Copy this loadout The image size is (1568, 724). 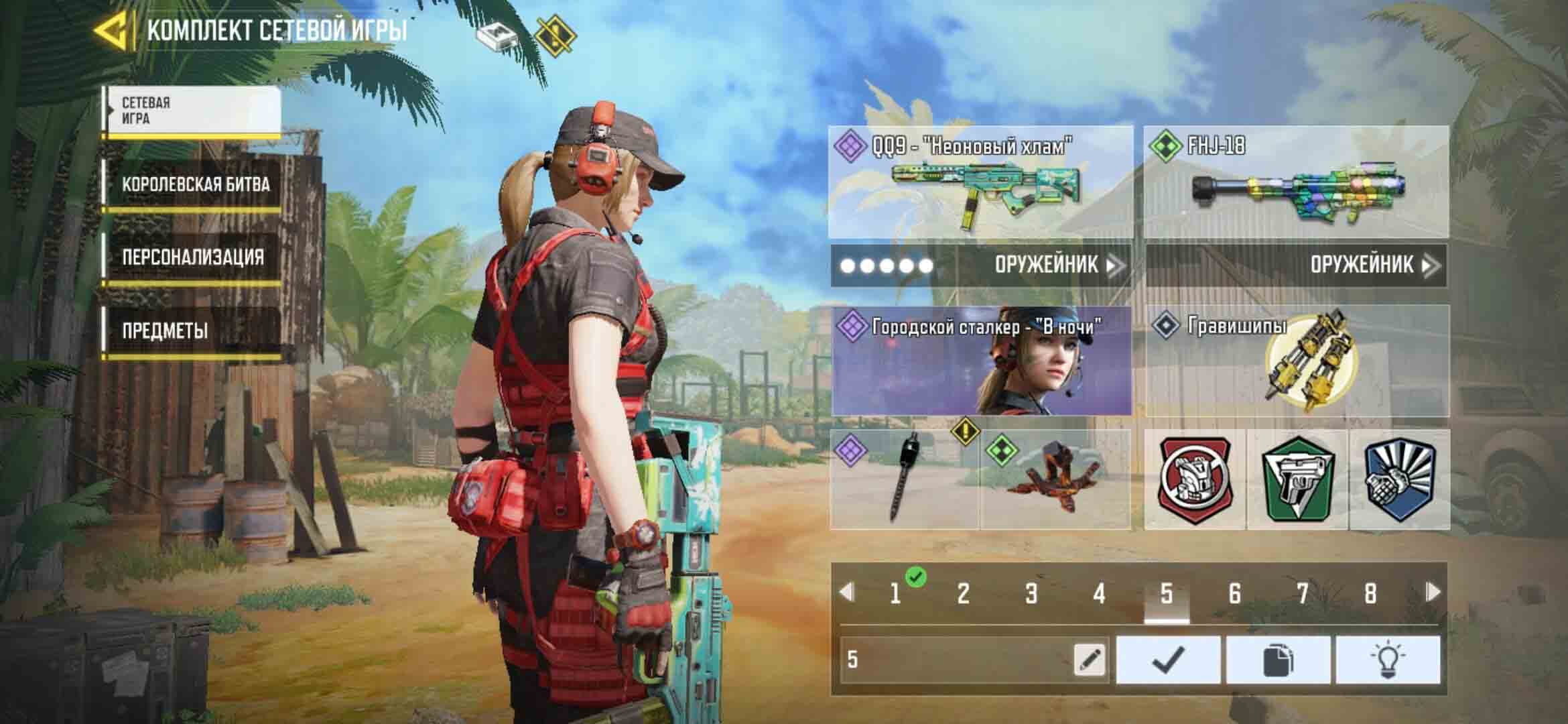[x=1278, y=660]
